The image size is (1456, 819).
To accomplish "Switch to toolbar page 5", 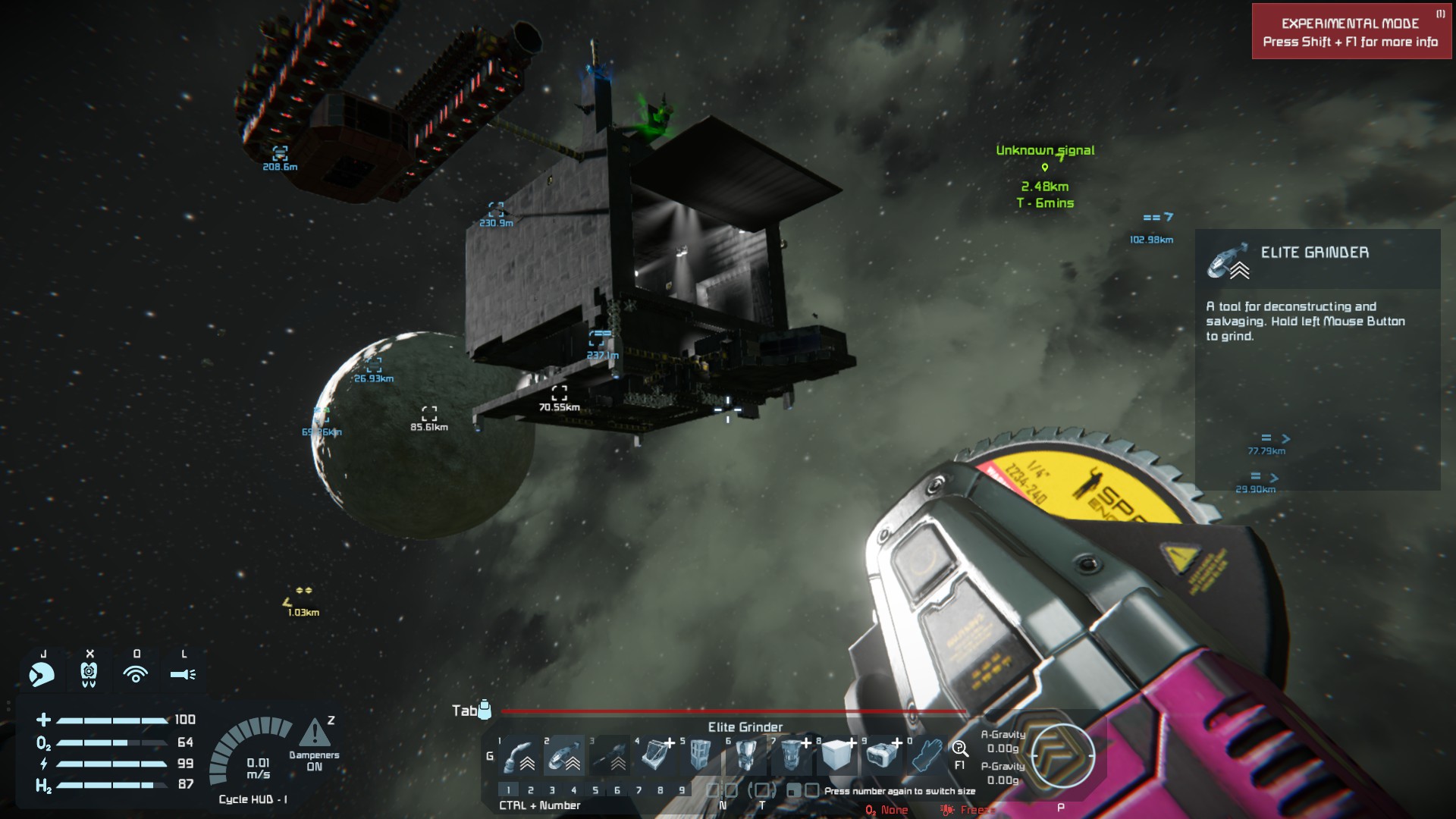I will (x=595, y=790).
